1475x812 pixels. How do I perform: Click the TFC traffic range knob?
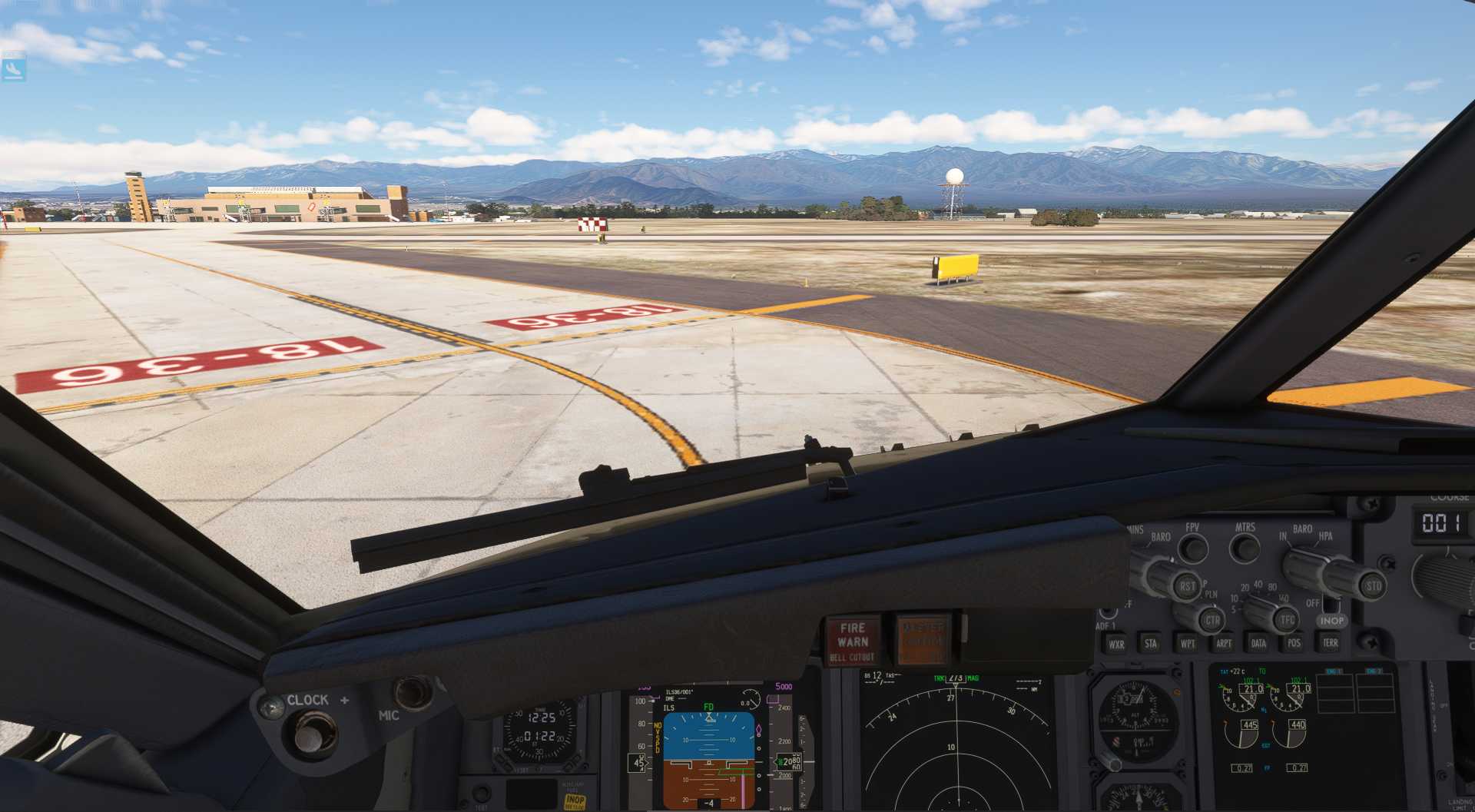pos(1287,619)
